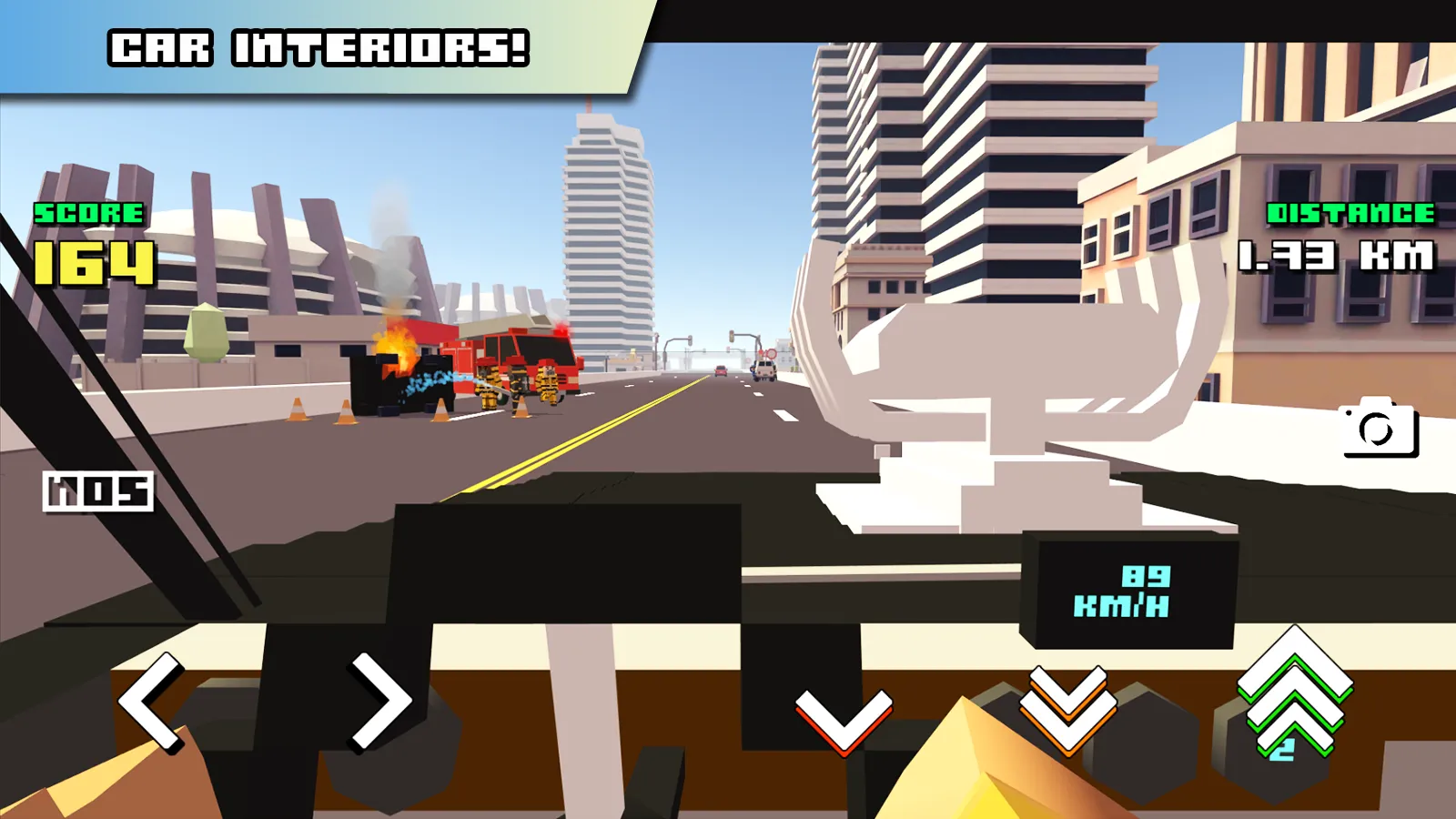Tap the gear number 2 indicator

coord(1280,748)
